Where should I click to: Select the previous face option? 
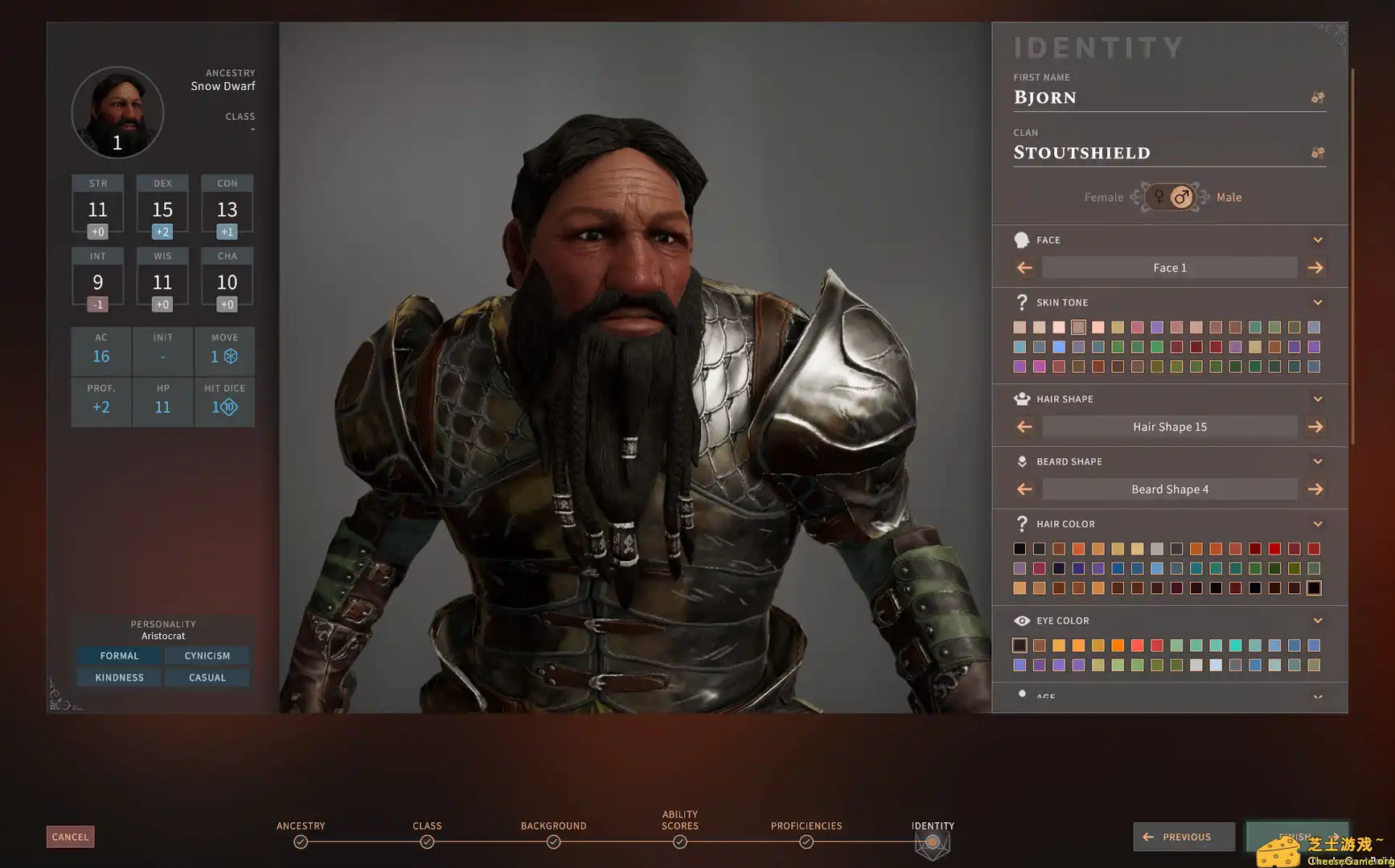click(x=1024, y=268)
